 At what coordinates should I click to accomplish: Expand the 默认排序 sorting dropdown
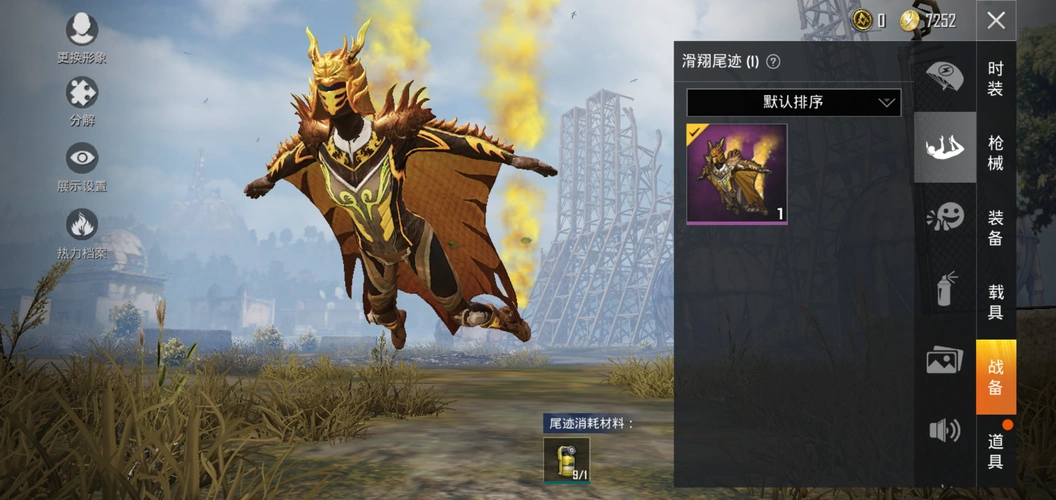click(793, 102)
